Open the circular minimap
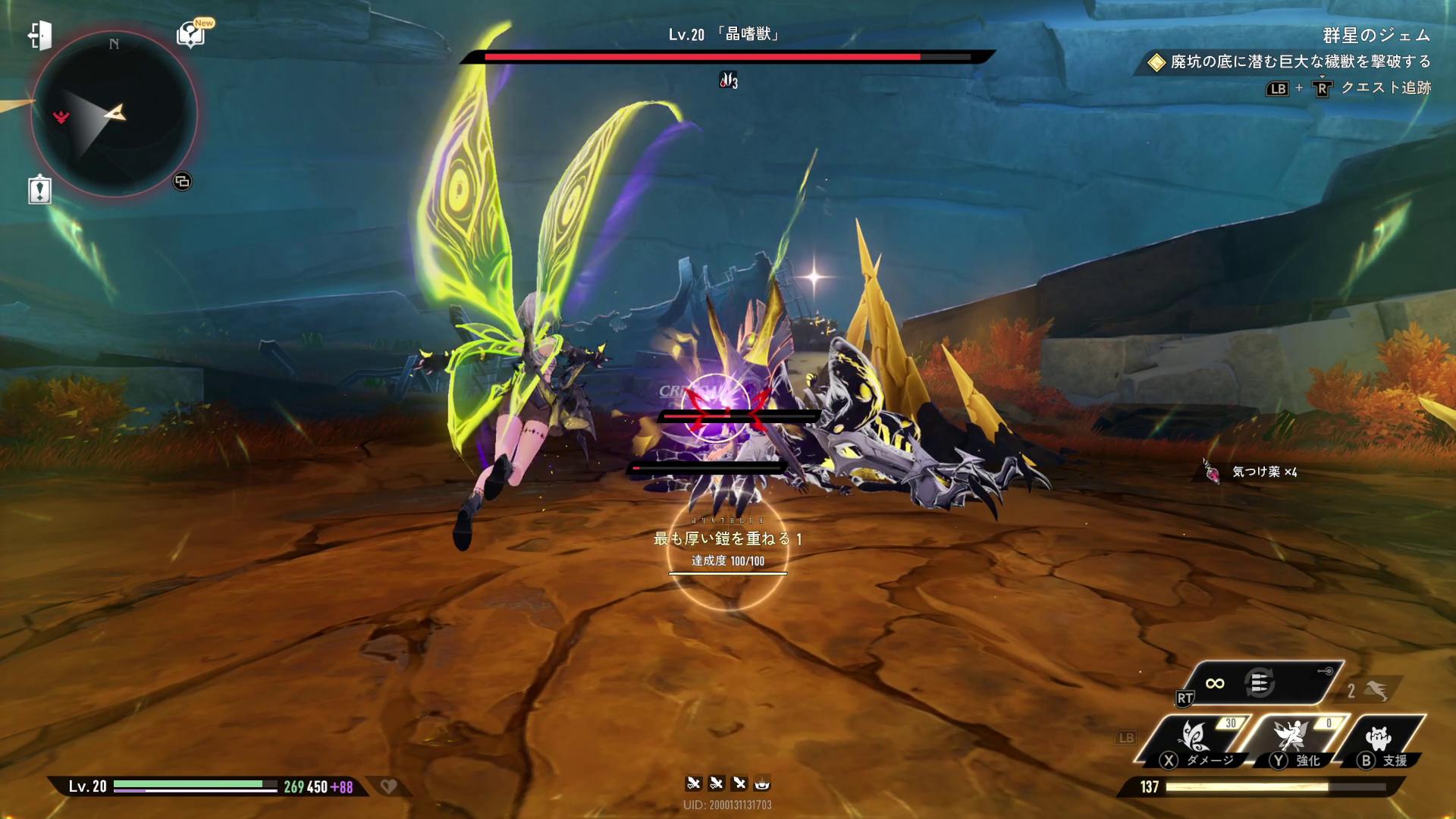Image resolution: width=1456 pixels, height=819 pixels. [114, 114]
